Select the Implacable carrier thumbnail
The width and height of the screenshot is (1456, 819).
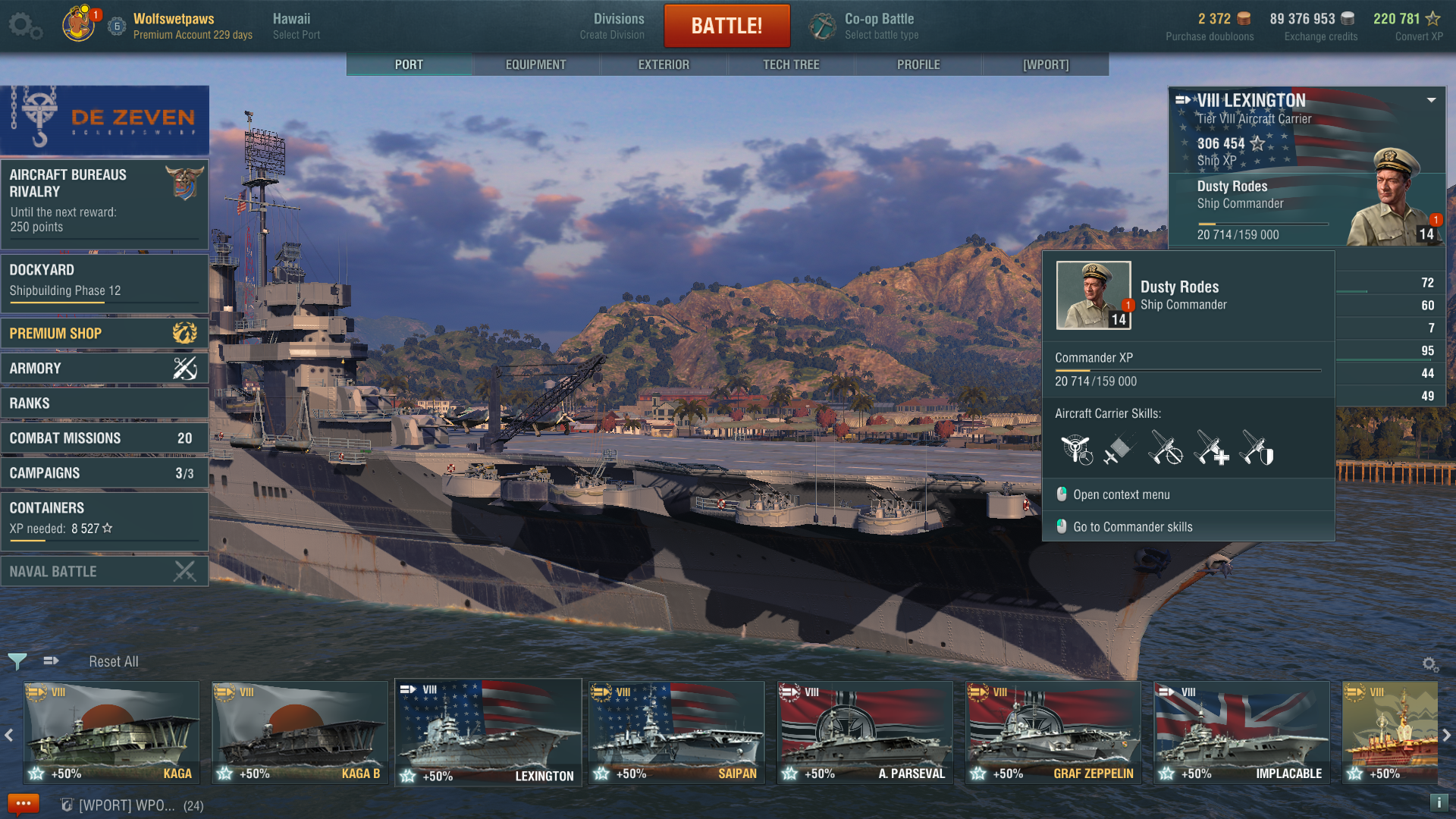[x=1241, y=731]
